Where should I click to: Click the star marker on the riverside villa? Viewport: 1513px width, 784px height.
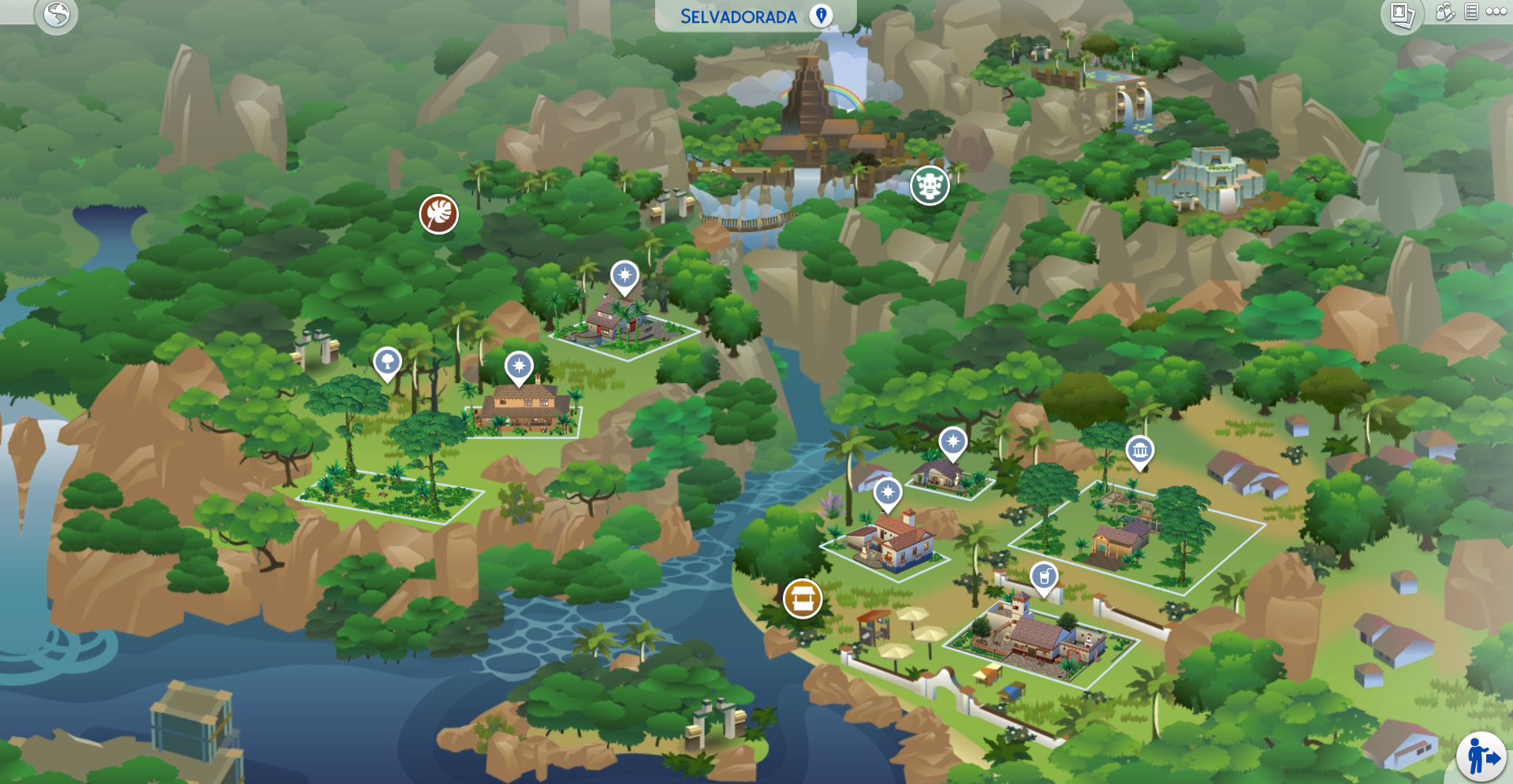[889, 493]
